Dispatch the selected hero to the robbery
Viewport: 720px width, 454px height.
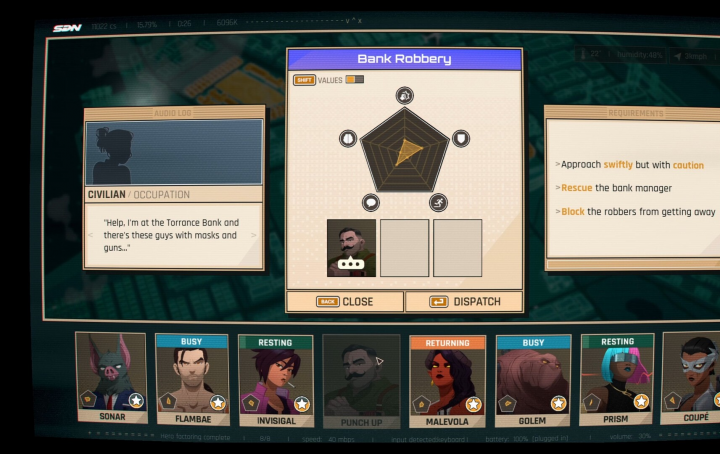[463, 301]
